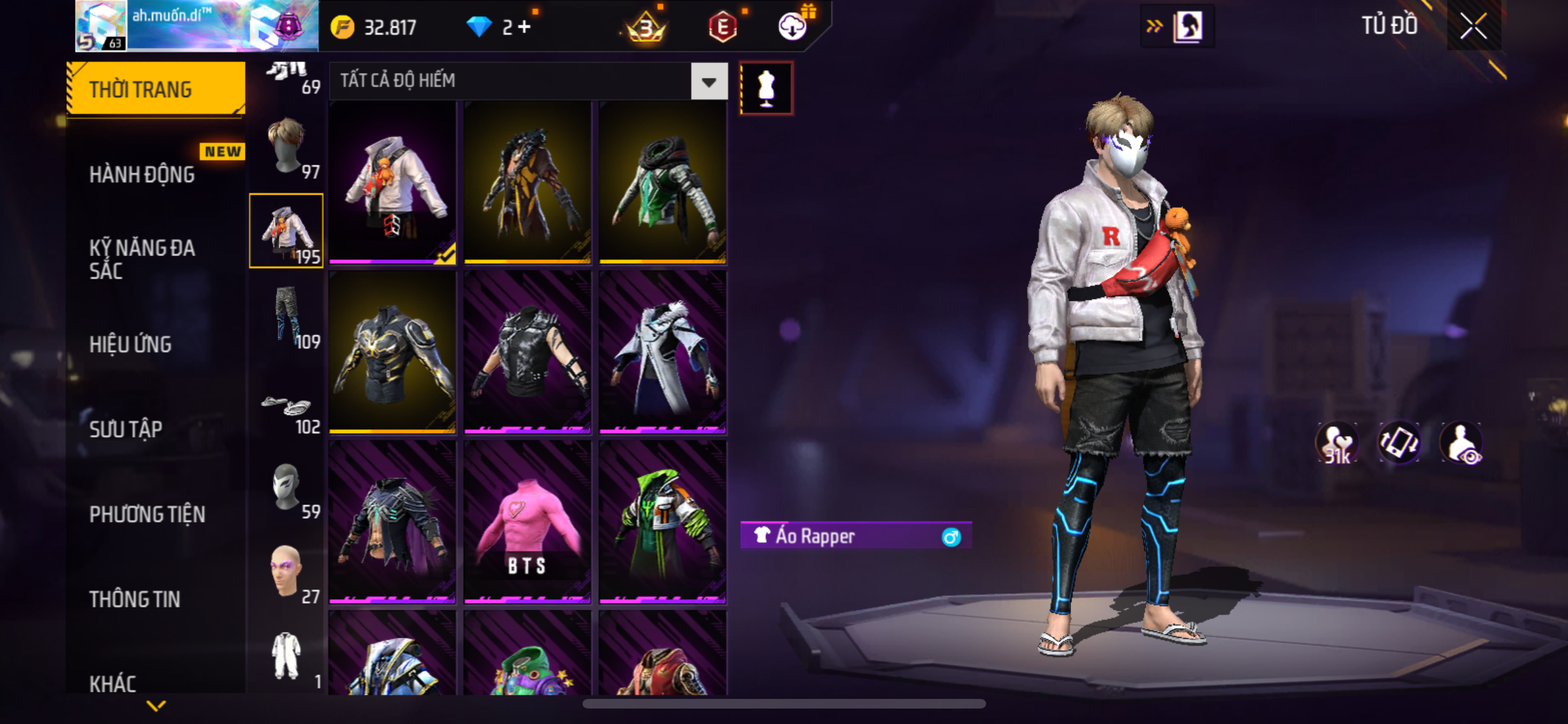Close the wardrobe with the X button
The image size is (1568, 724).
[1473, 26]
